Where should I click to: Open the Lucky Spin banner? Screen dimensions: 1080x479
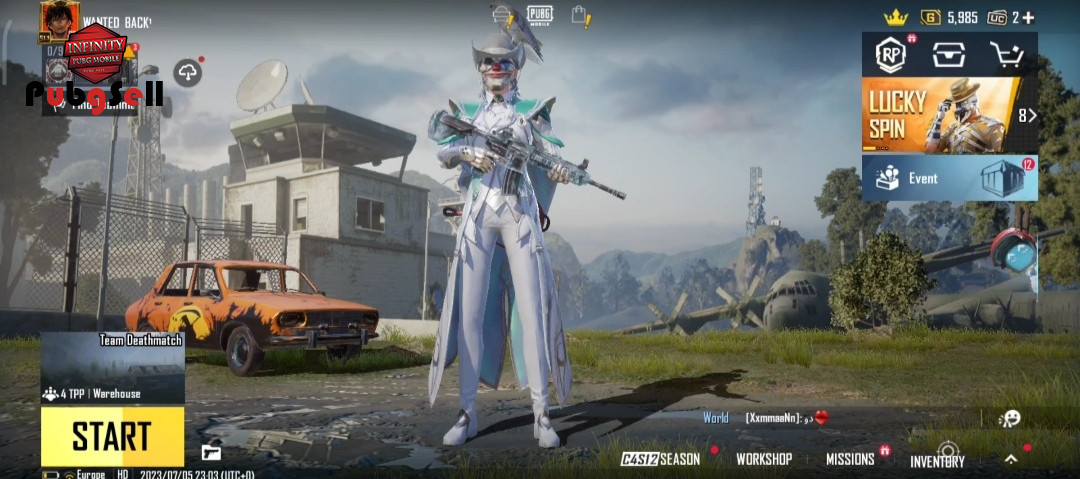pyautogui.click(x=948, y=115)
